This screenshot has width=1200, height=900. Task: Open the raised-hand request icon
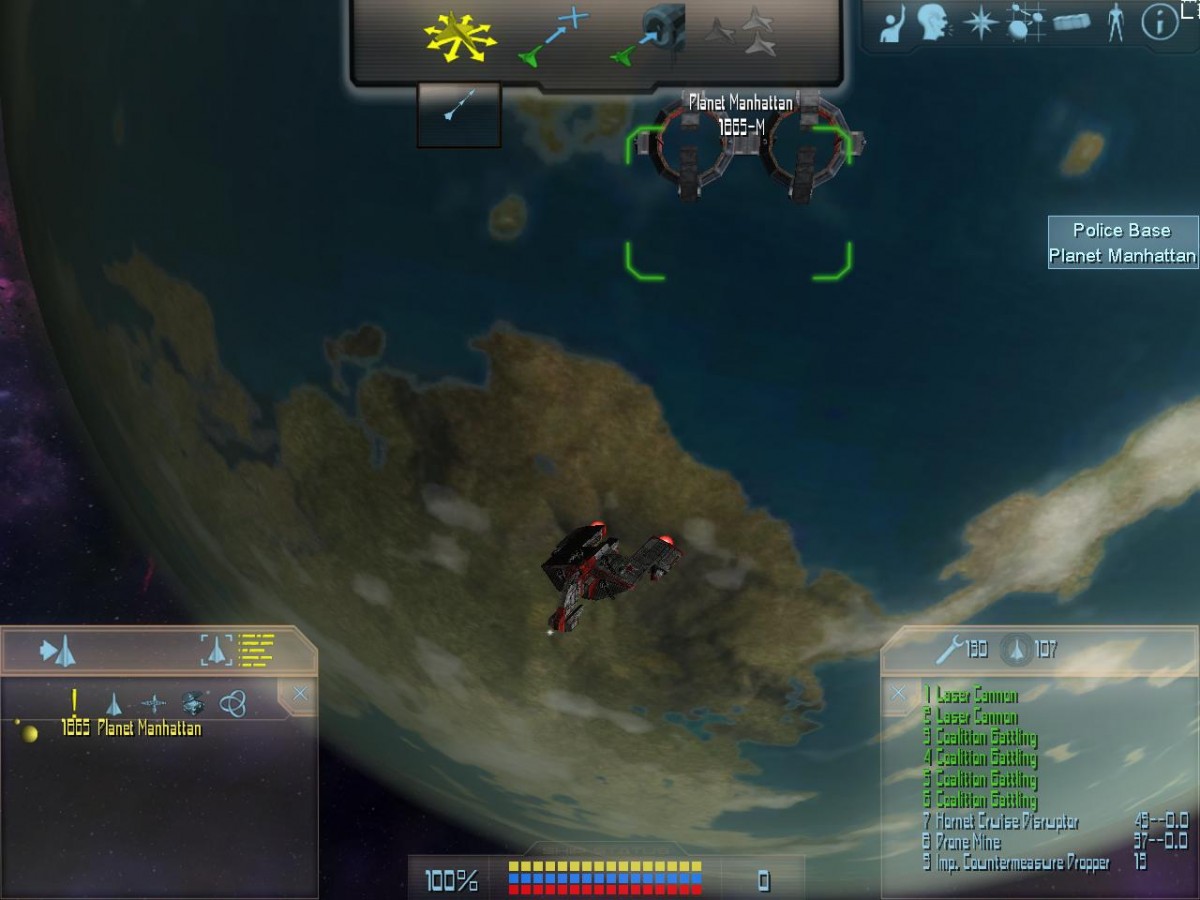coord(893,24)
